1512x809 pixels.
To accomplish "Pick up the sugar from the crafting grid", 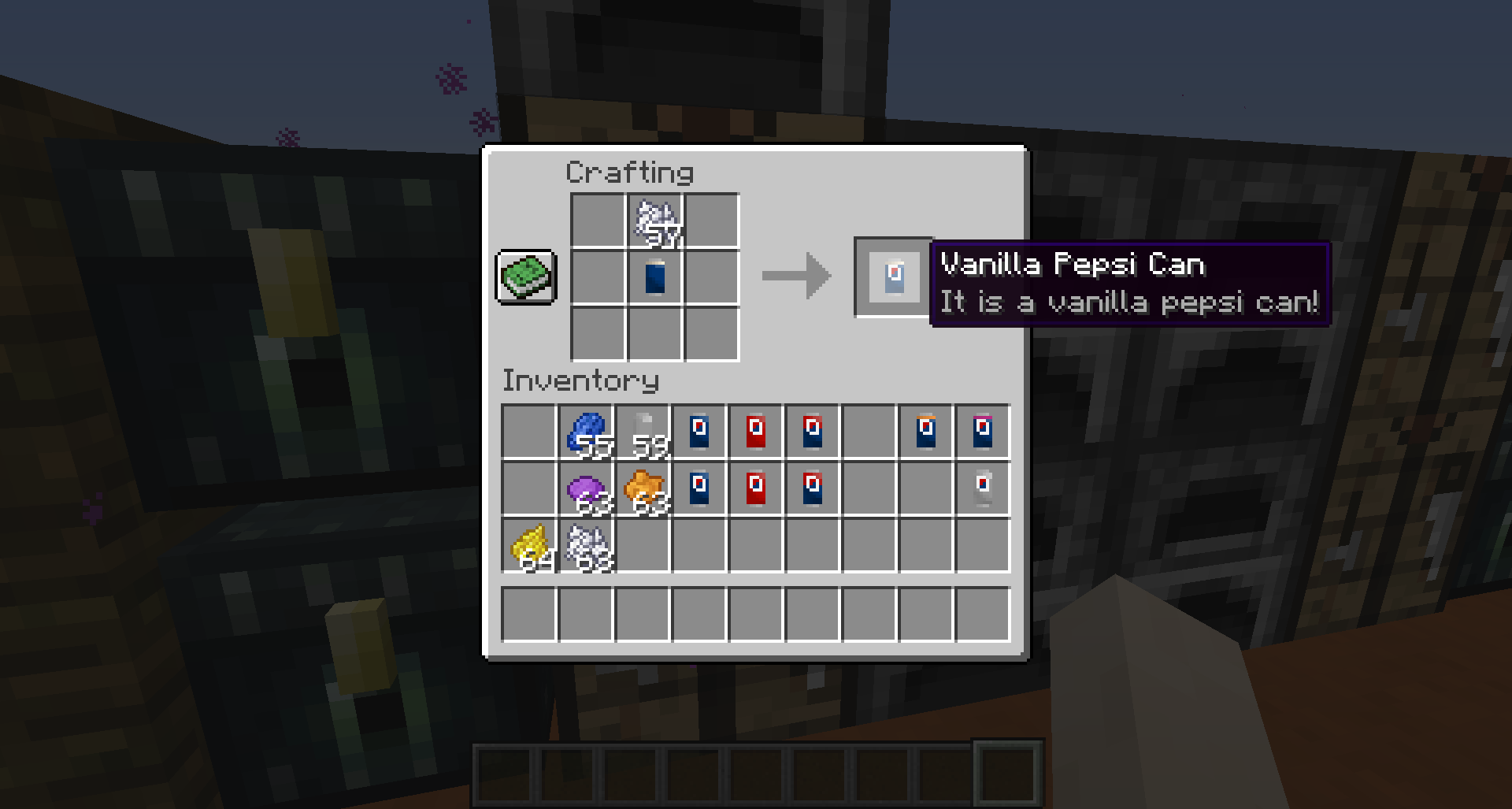I will tap(654, 222).
